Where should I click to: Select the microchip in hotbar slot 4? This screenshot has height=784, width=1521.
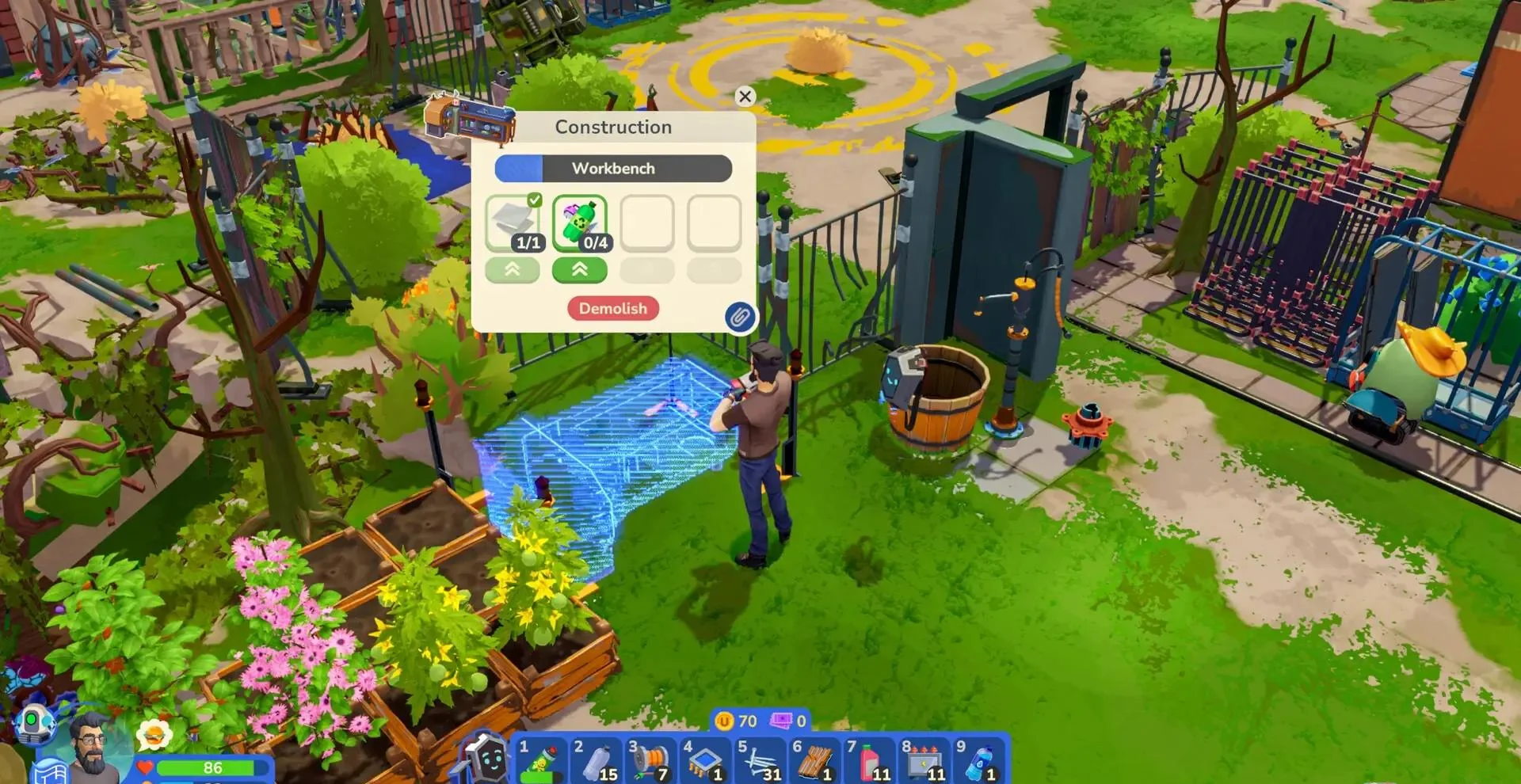click(705, 760)
